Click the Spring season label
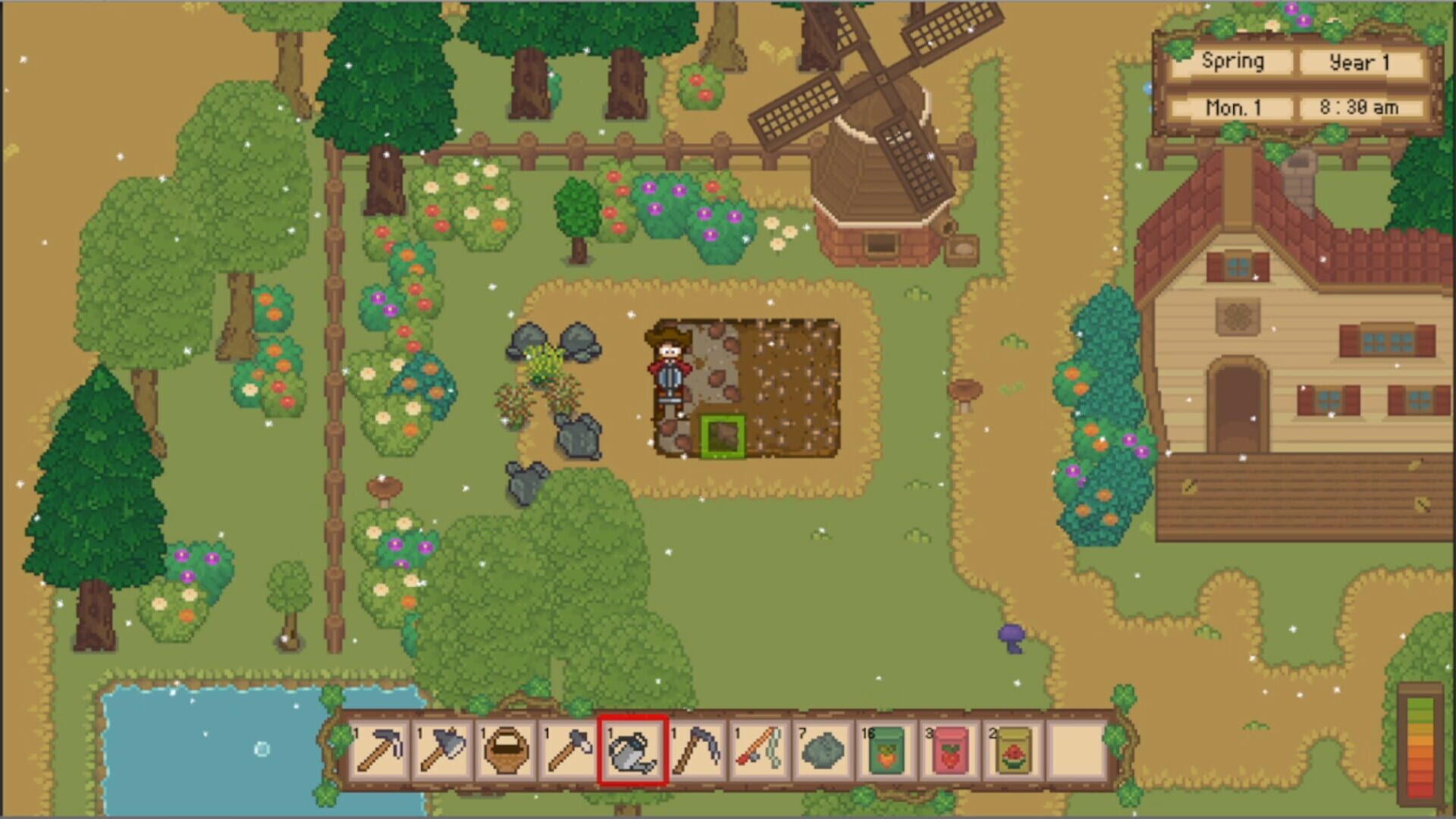Image resolution: width=1456 pixels, height=819 pixels. coord(1235,62)
